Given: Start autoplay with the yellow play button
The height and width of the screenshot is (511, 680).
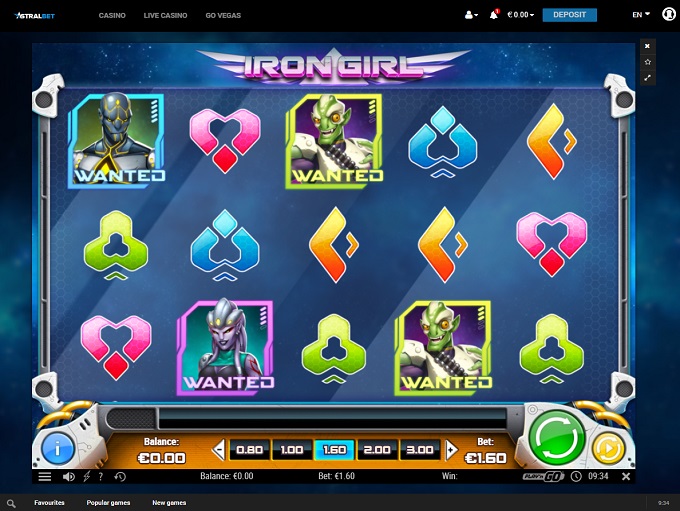Looking at the screenshot, I should point(606,448).
